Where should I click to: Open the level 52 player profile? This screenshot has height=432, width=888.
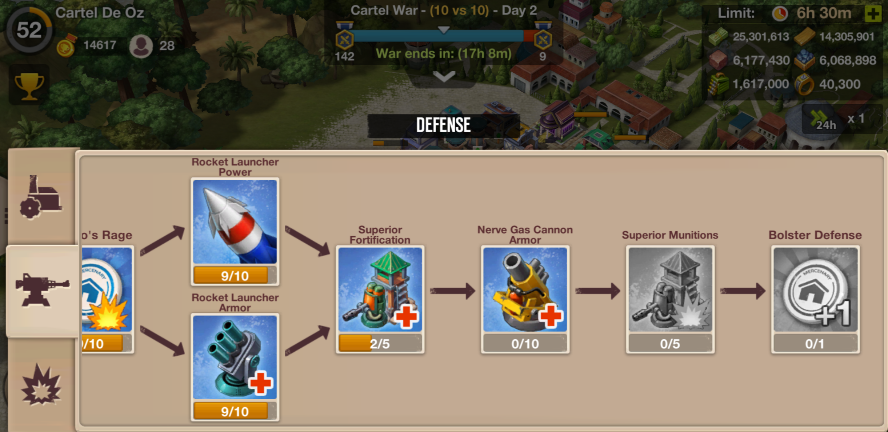[x=28, y=28]
